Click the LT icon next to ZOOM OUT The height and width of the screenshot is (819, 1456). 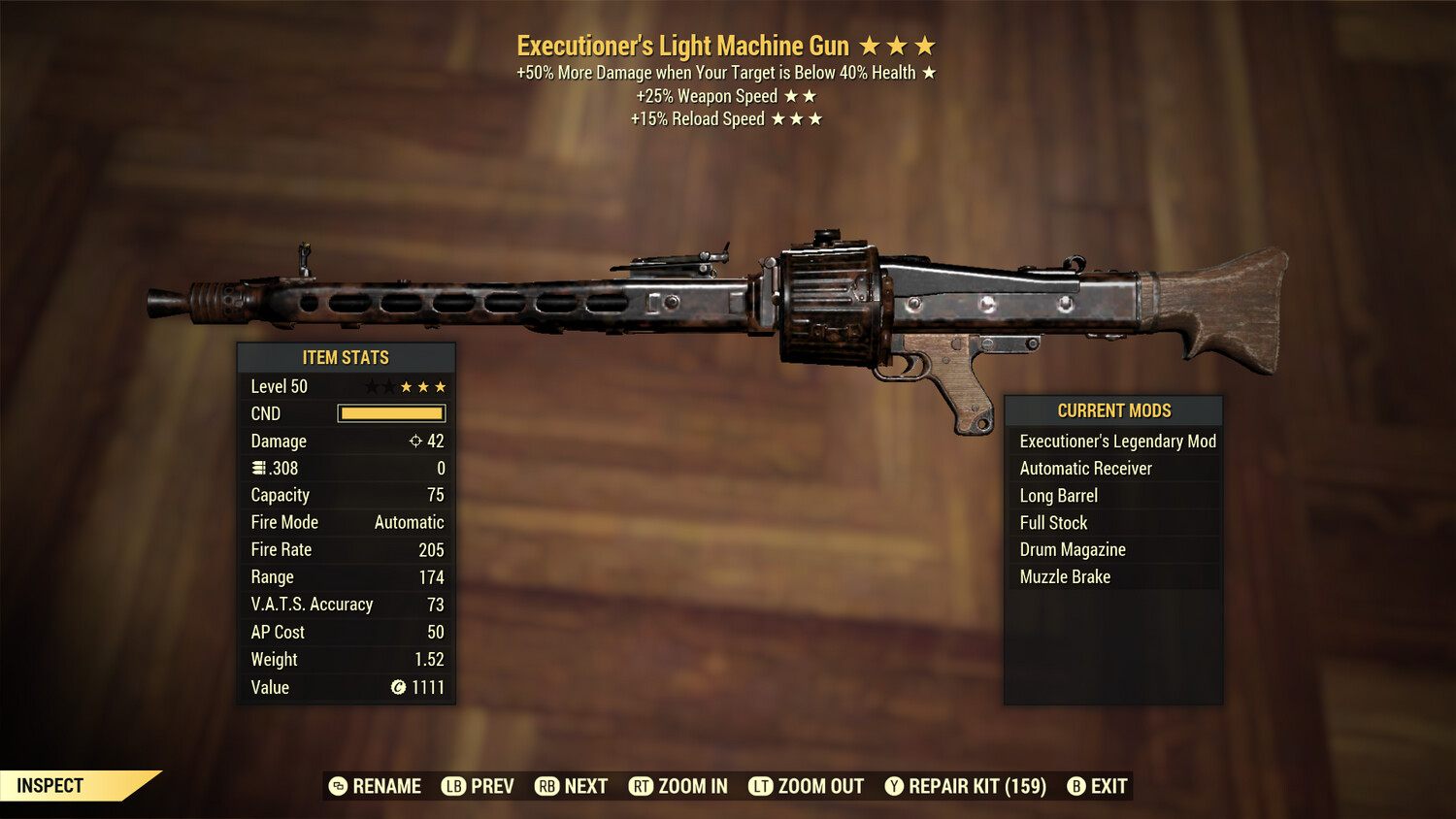coord(761,786)
